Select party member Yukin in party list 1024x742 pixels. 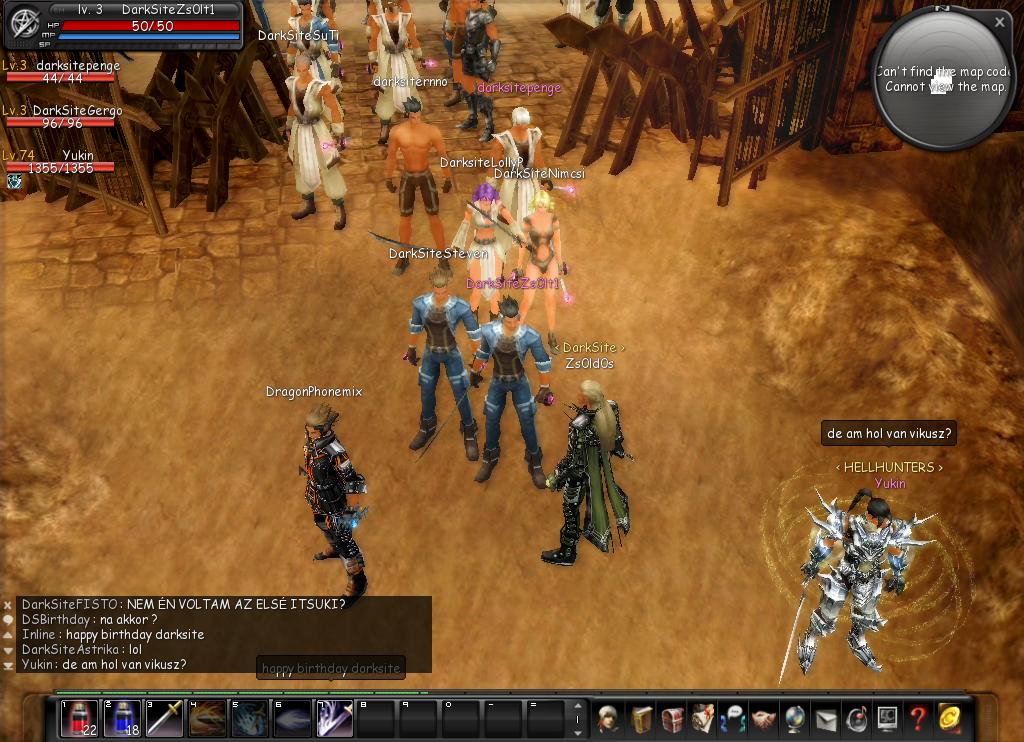58,162
